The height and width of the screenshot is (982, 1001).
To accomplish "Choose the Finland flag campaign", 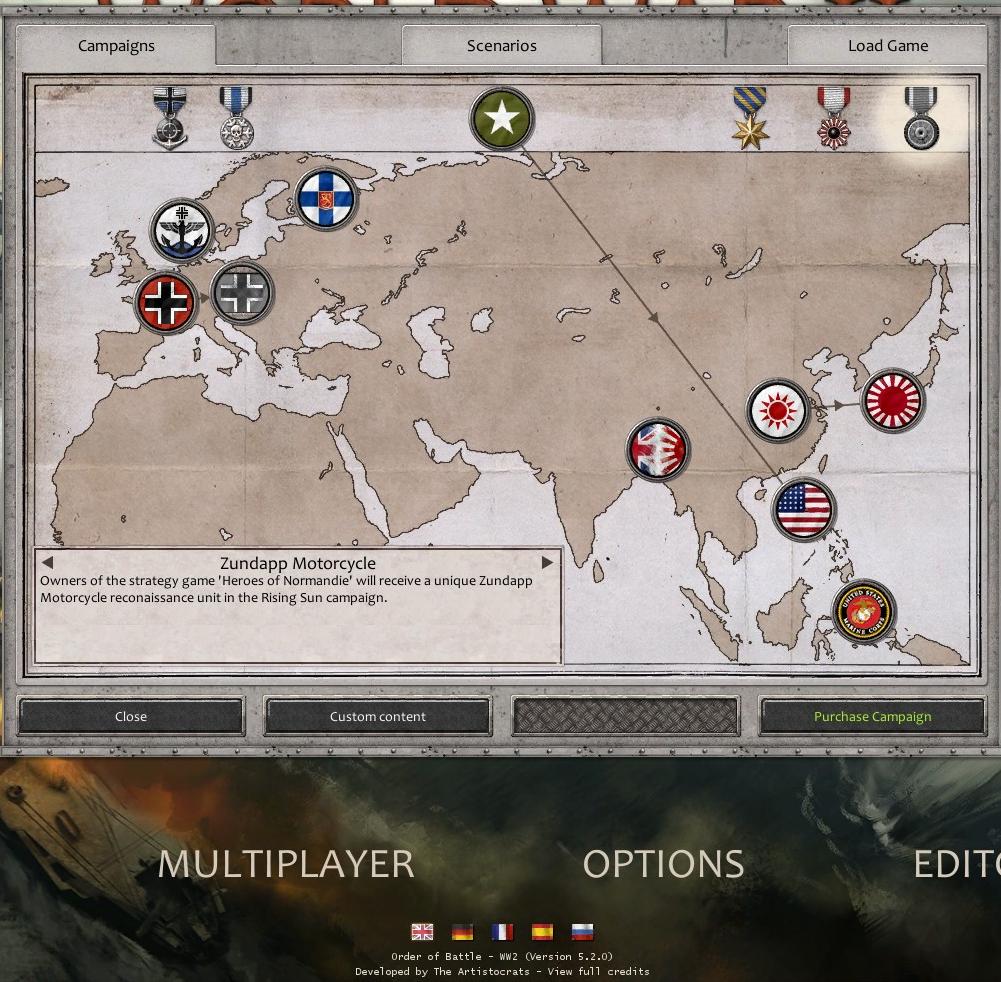I will tap(326, 198).
